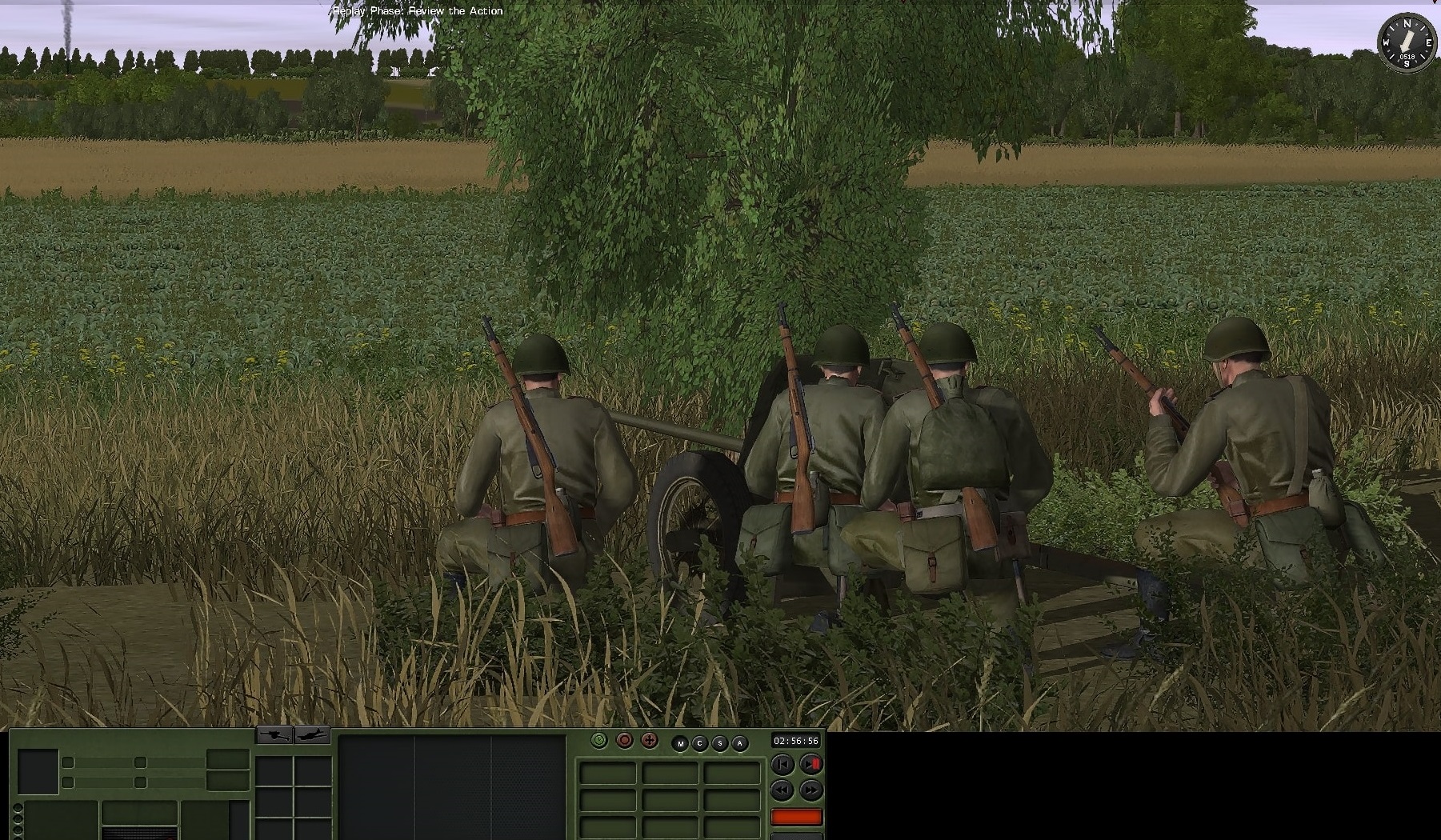Rewind the replay

click(783, 790)
